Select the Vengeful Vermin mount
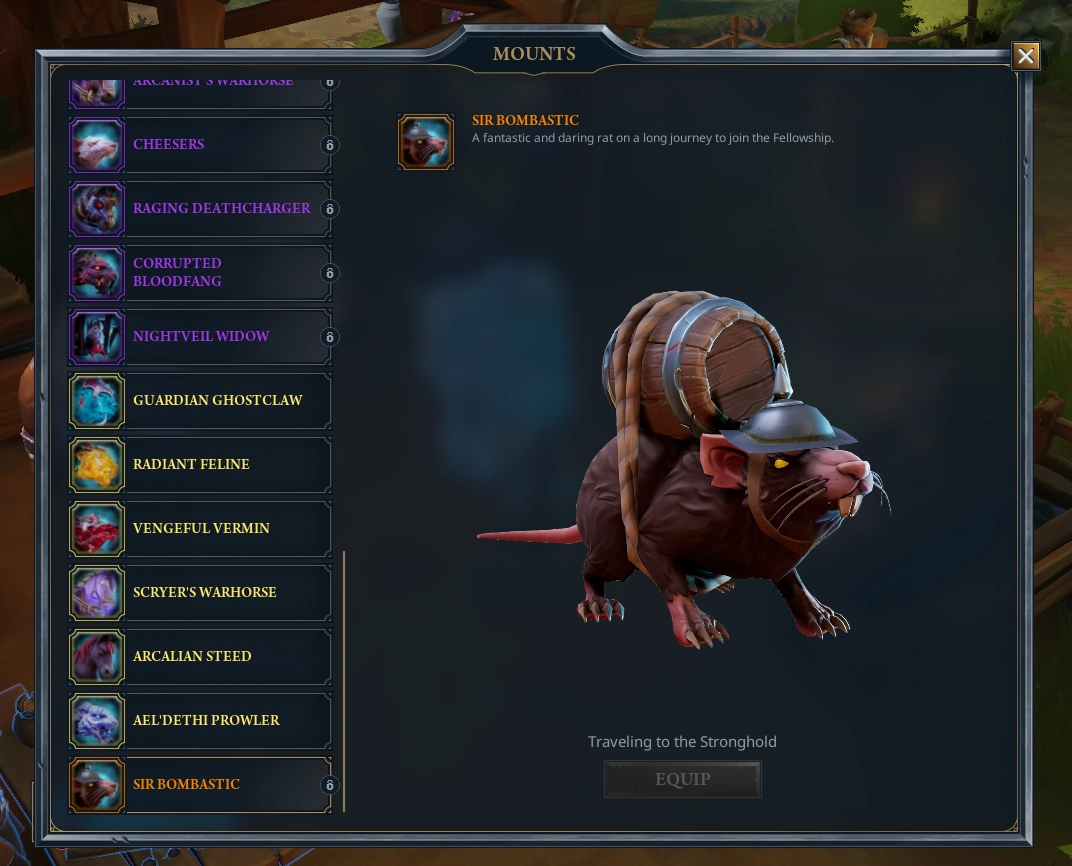Screen dimensions: 1072x866 [x=200, y=529]
